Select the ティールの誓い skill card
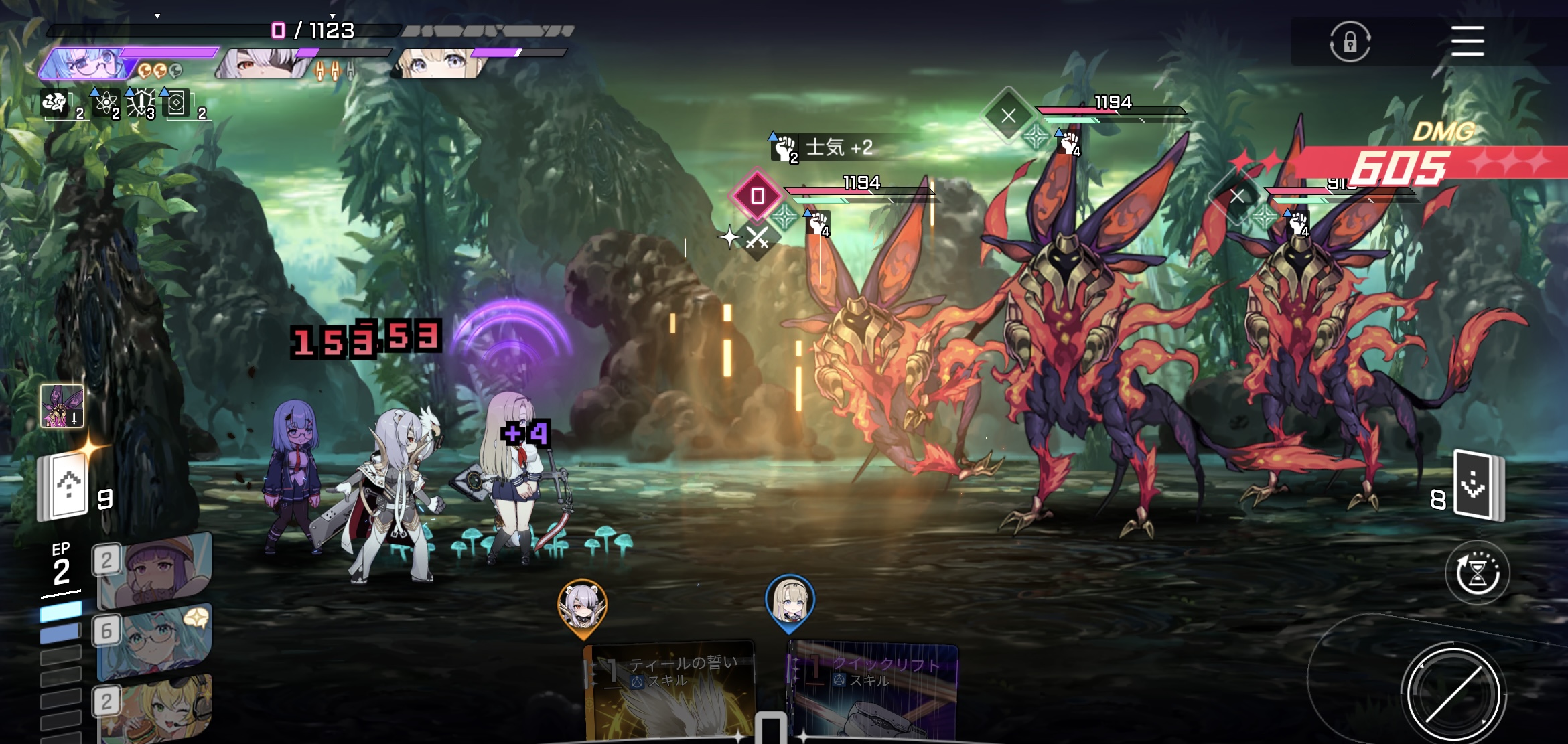 click(x=671, y=690)
